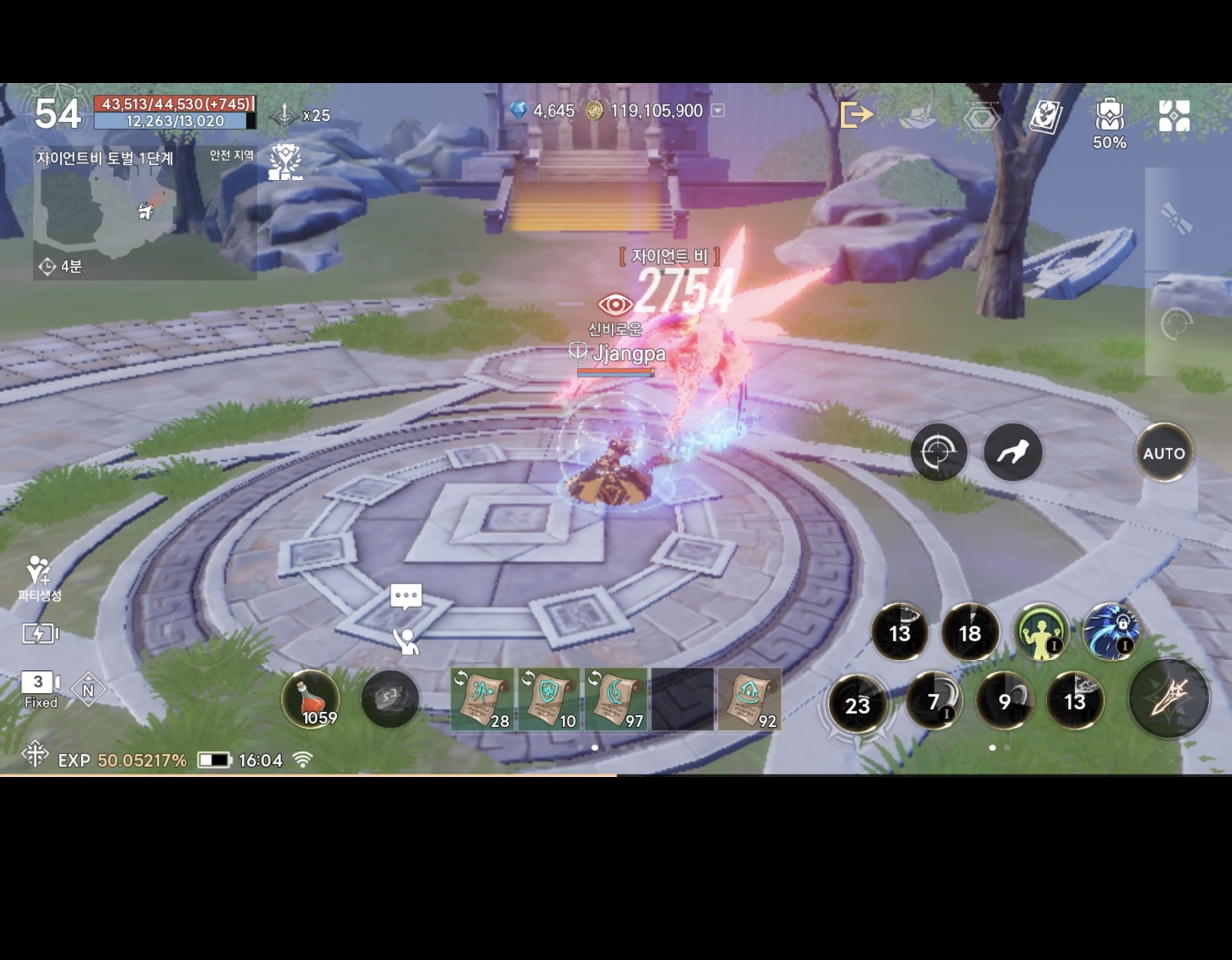Leave via the yellow exit arrow icon
This screenshot has width=1232, height=960.
click(855, 115)
